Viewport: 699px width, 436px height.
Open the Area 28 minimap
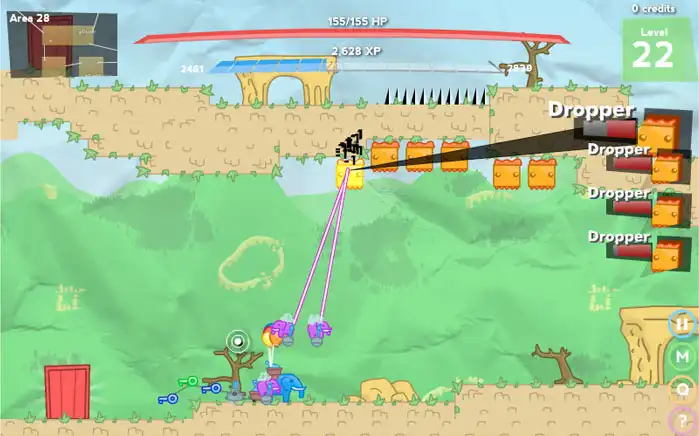click(62, 45)
